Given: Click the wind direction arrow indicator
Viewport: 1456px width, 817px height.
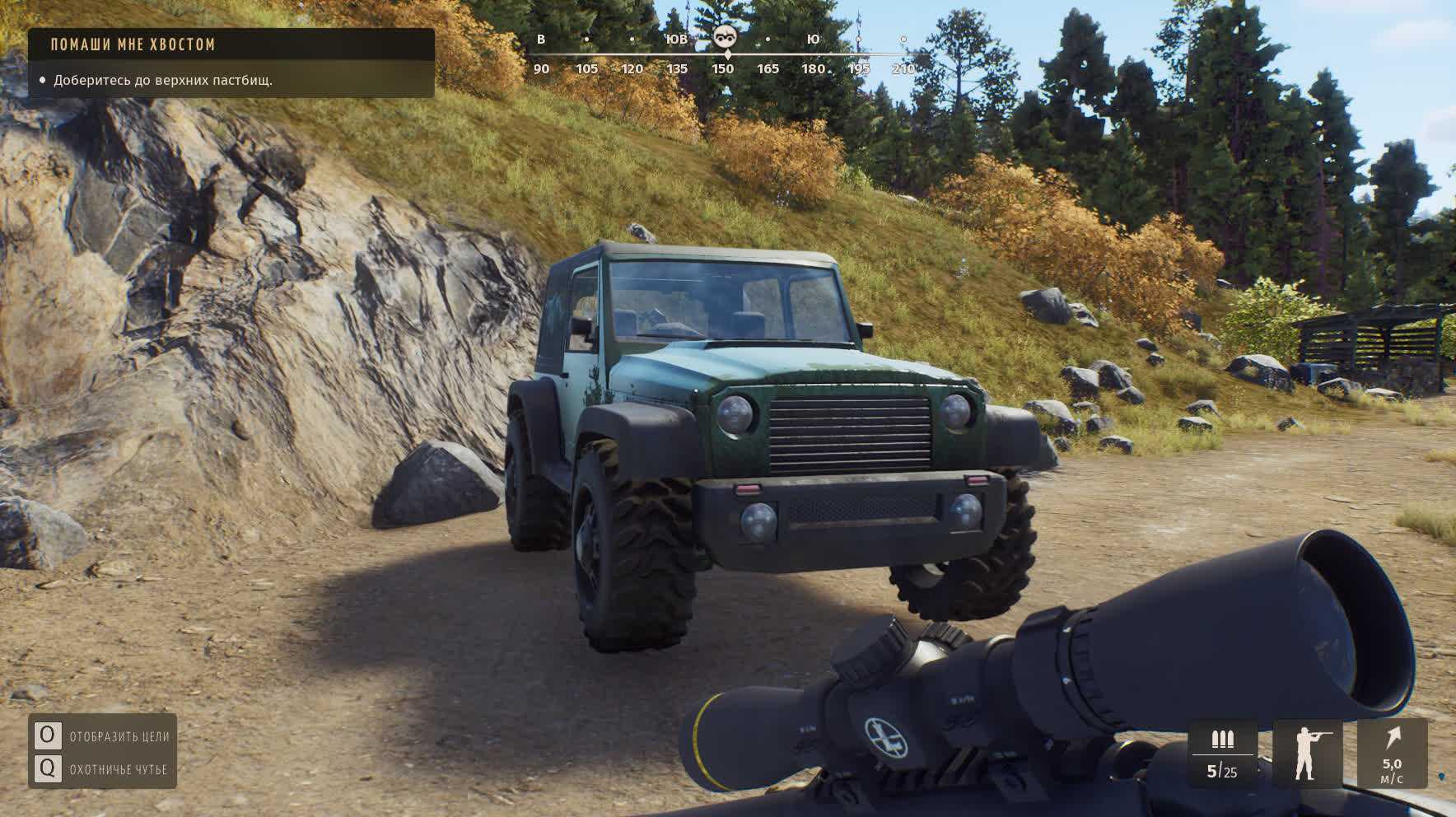Looking at the screenshot, I should coord(1392,739).
